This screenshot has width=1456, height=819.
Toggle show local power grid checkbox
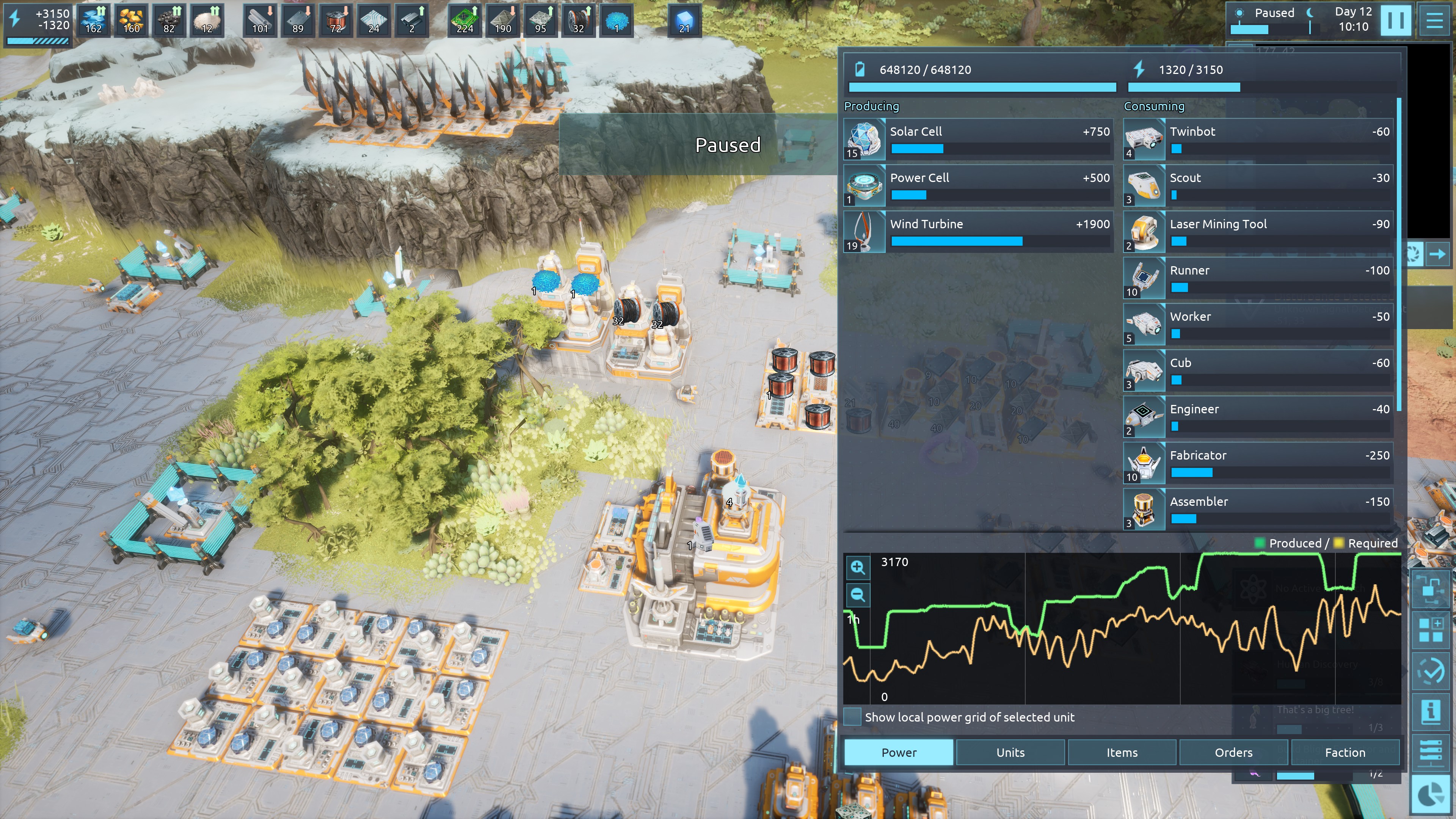852,717
